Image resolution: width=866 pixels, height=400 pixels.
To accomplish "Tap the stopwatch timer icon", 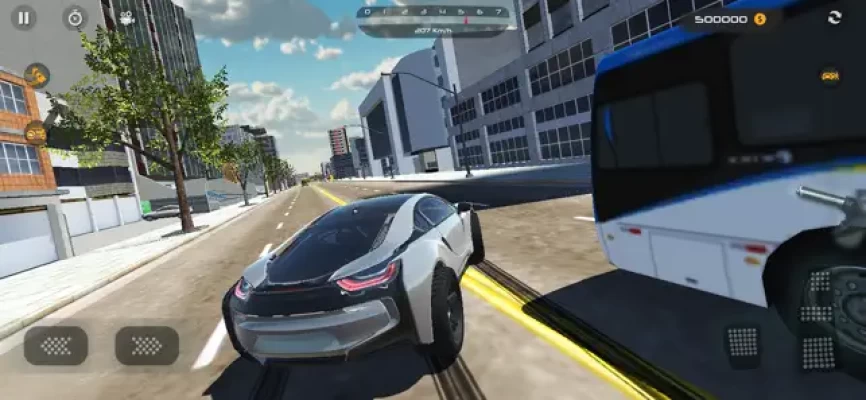I will (75, 17).
